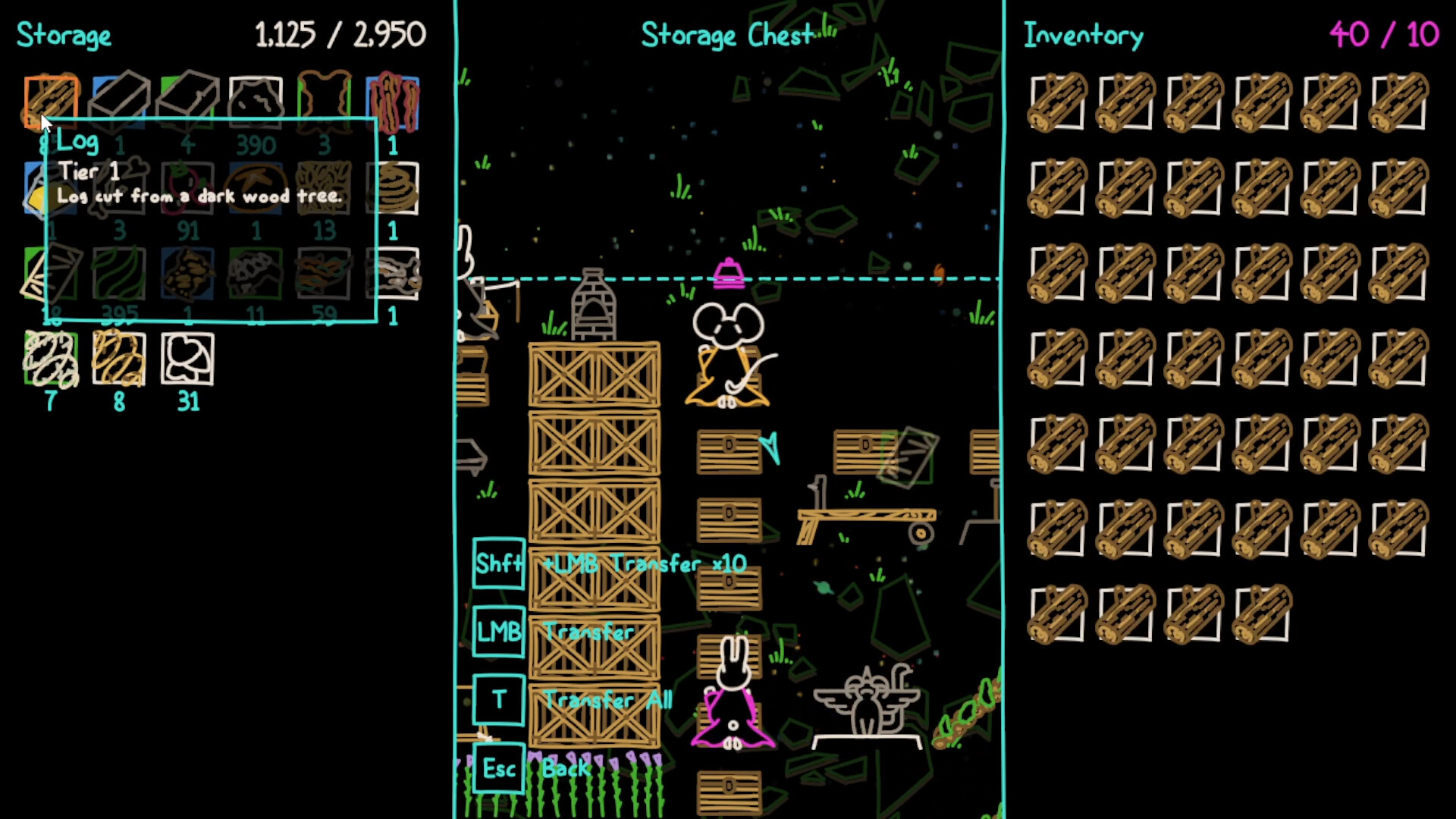
Task: Choose the gray block slot with green background
Action: [187, 101]
